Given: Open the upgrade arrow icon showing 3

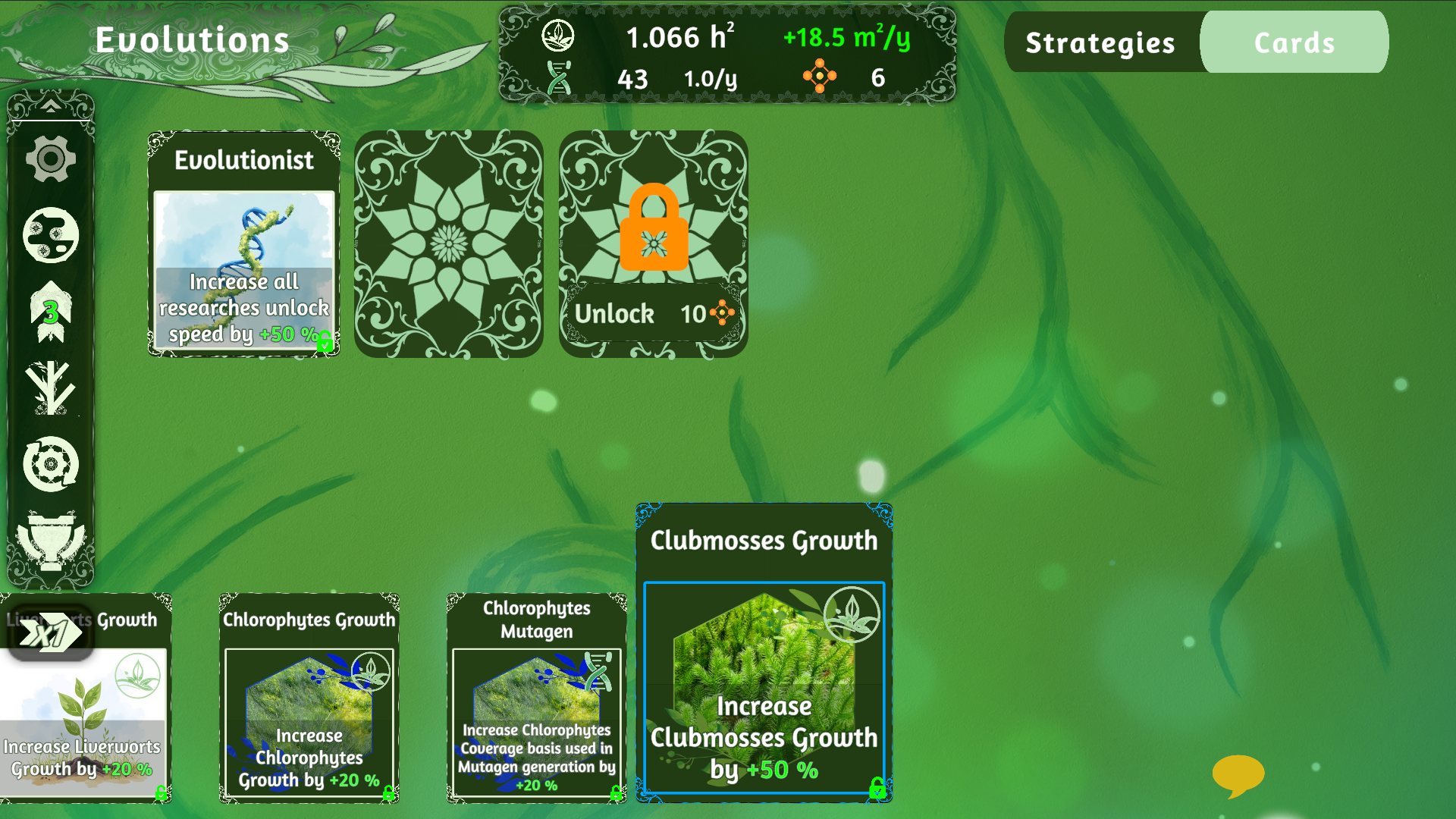Looking at the screenshot, I should [x=51, y=311].
